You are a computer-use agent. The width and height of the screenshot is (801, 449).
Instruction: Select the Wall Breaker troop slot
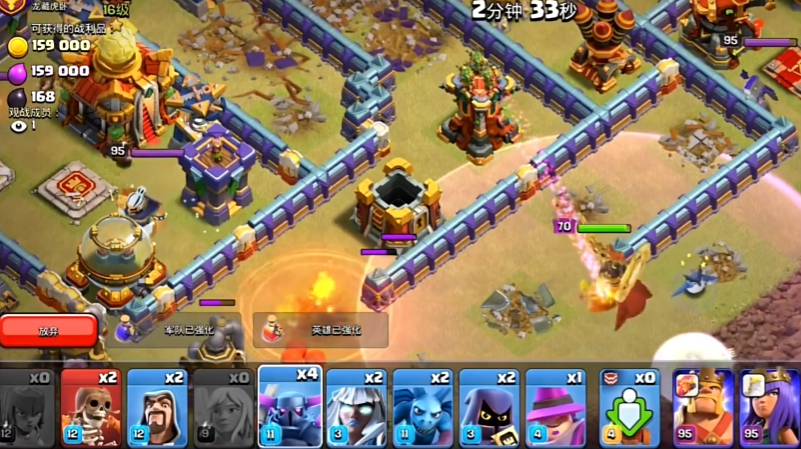tap(91, 407)
